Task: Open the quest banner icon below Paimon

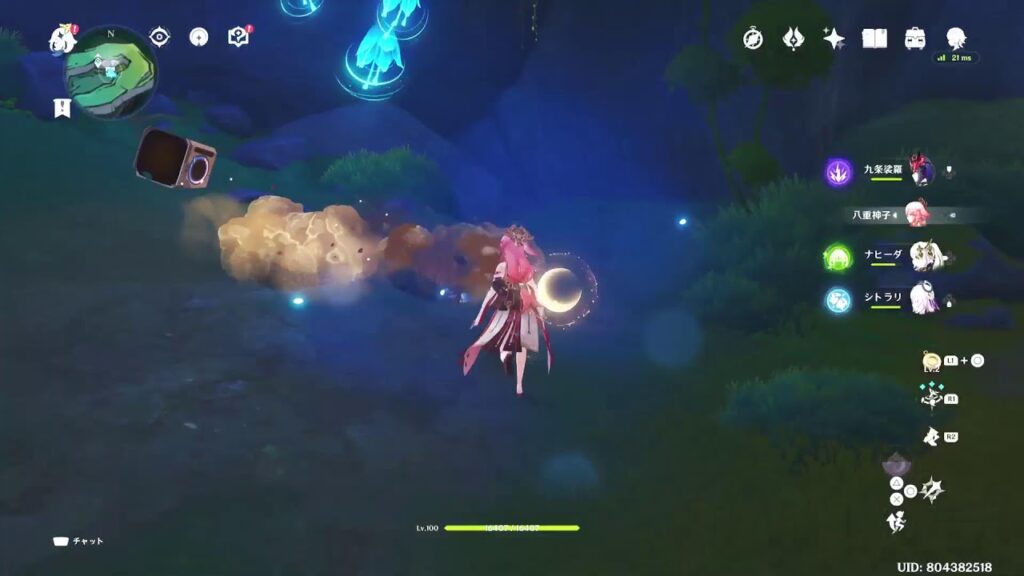Action: (63, 107)
